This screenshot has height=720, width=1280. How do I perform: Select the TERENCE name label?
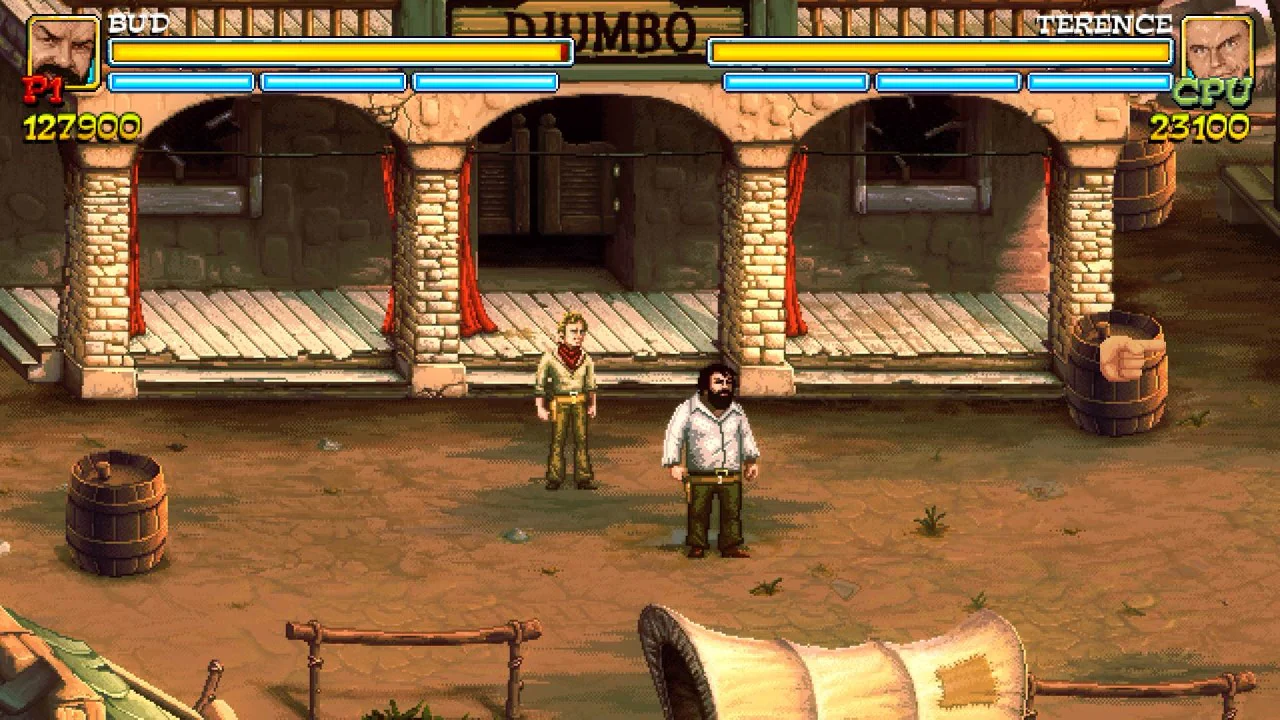click(x=1105, y=24)
